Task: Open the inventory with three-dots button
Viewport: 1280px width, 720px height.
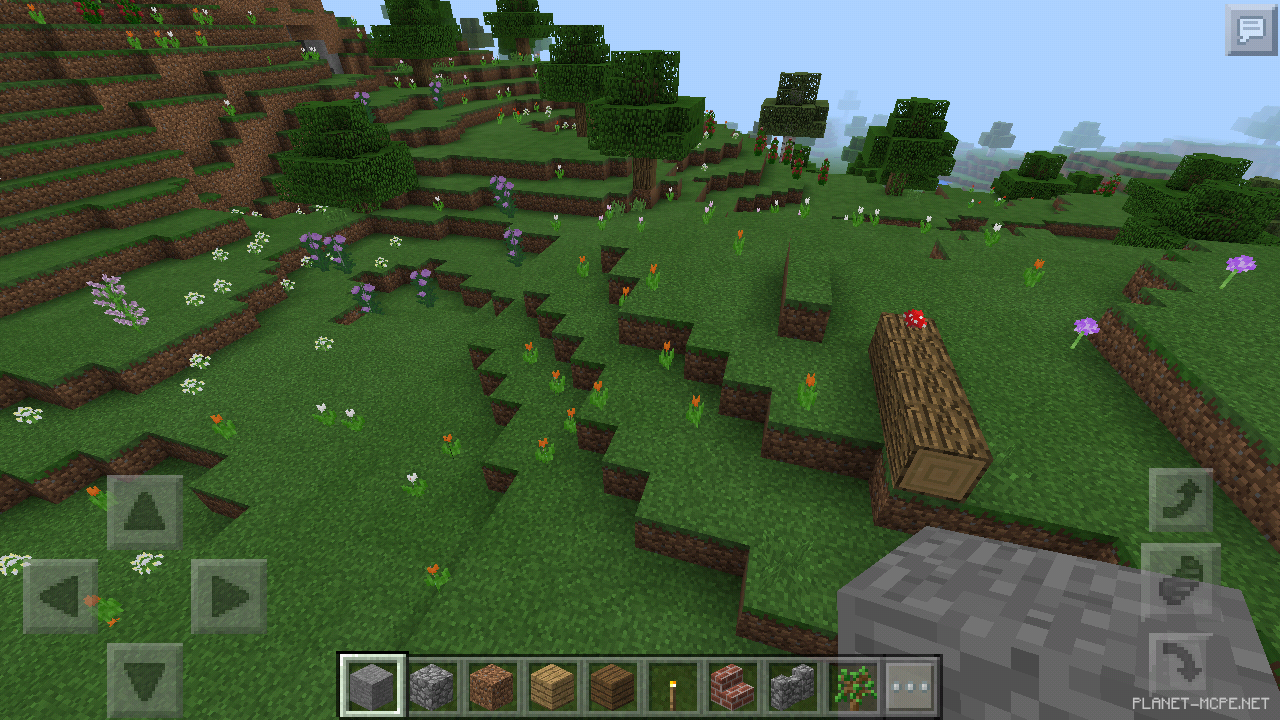Action: [911, 686]
